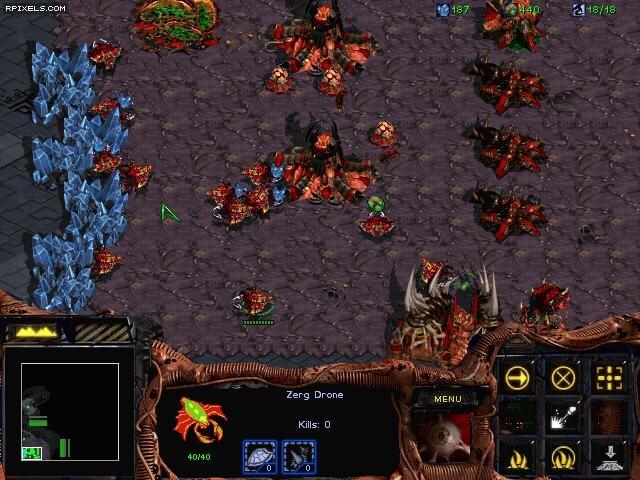The height and width of the screenshot is (480, 640).
Task: Inspect the carapace armor upgrade icon
Action: pyautogui.click(x=259, y=457)
